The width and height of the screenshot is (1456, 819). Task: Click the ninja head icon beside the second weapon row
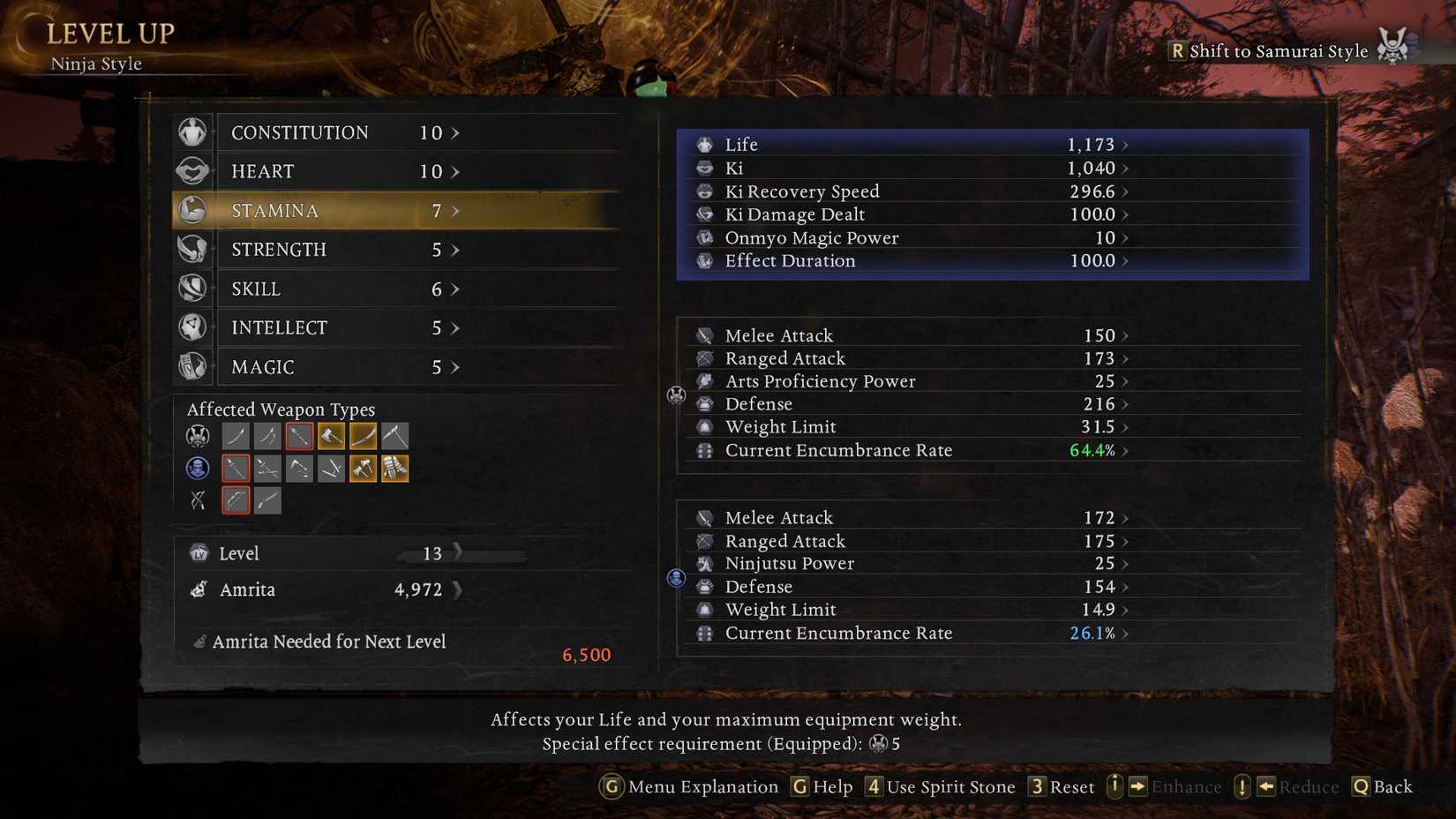[x=197, y=468]
